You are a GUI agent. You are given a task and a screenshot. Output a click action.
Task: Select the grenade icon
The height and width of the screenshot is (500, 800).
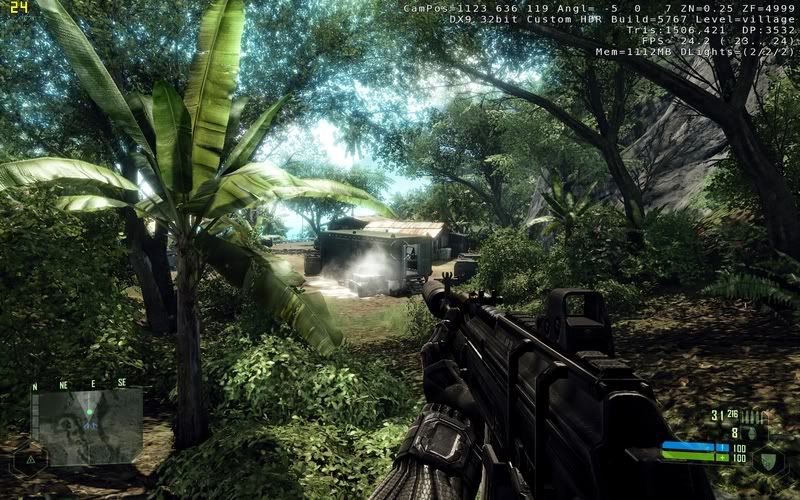coord(752,433)
